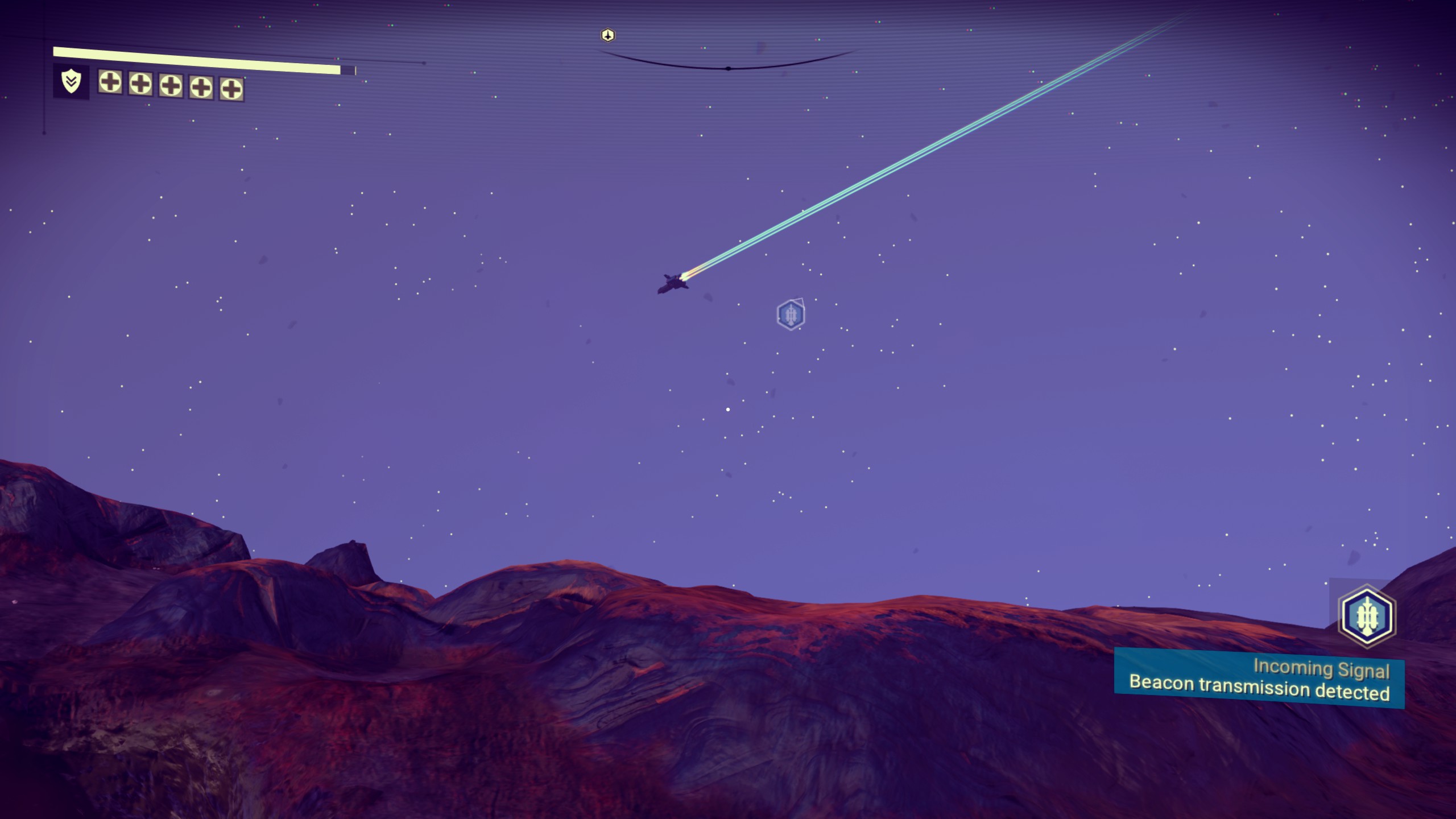
Task: Select the beacon waypoint marker in the sky
Action: (x=791, y=314)
